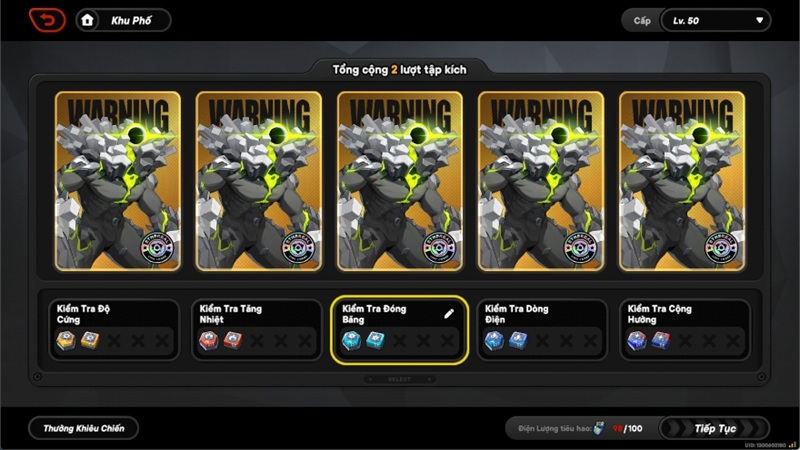The height and width of the screenshot is (450, 800).
Task: Pick the boss card above Cộng Hưởng
Action: (x=682, y=181)
